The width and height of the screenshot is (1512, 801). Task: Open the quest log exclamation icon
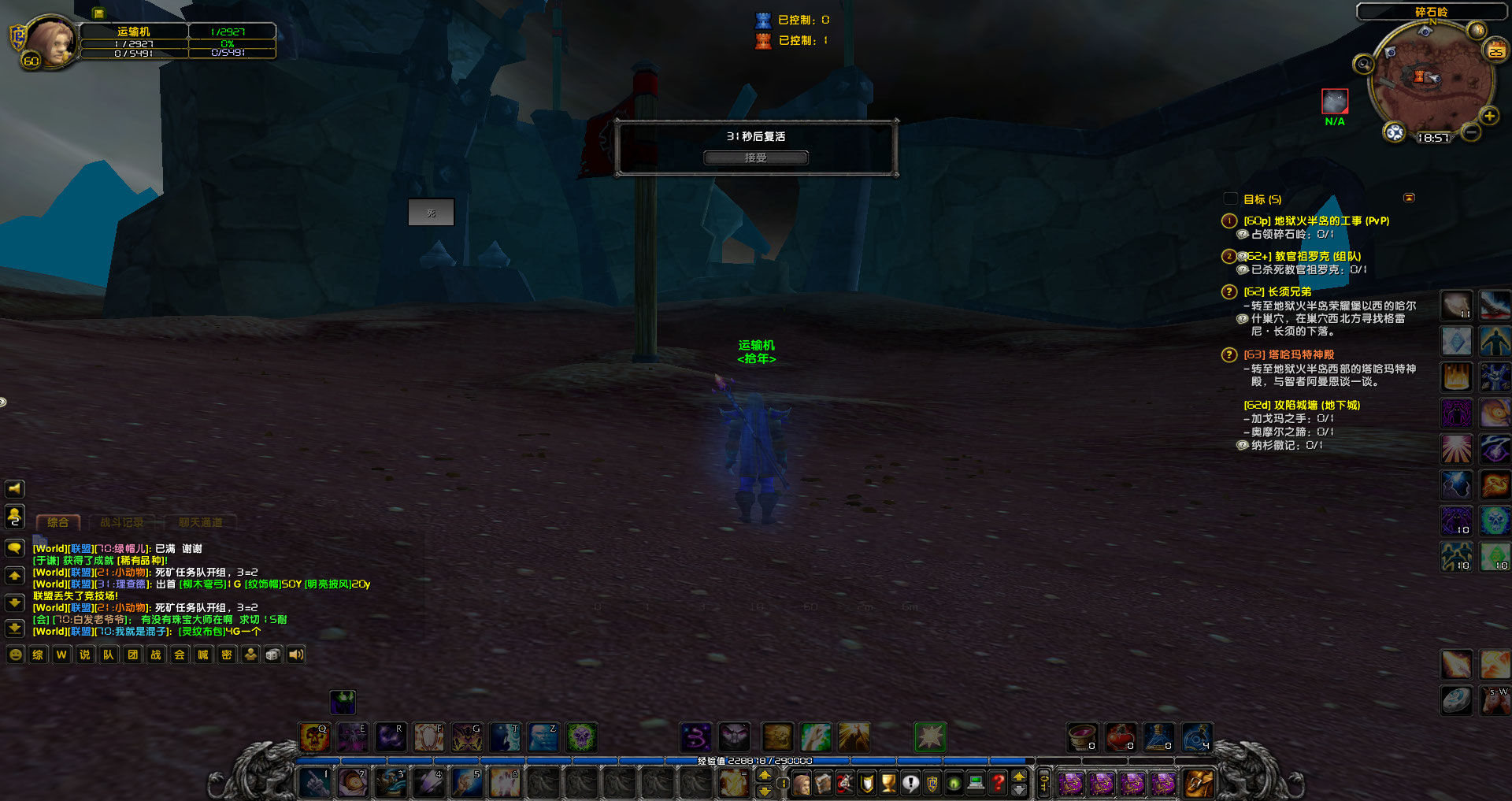coord(910,783)
